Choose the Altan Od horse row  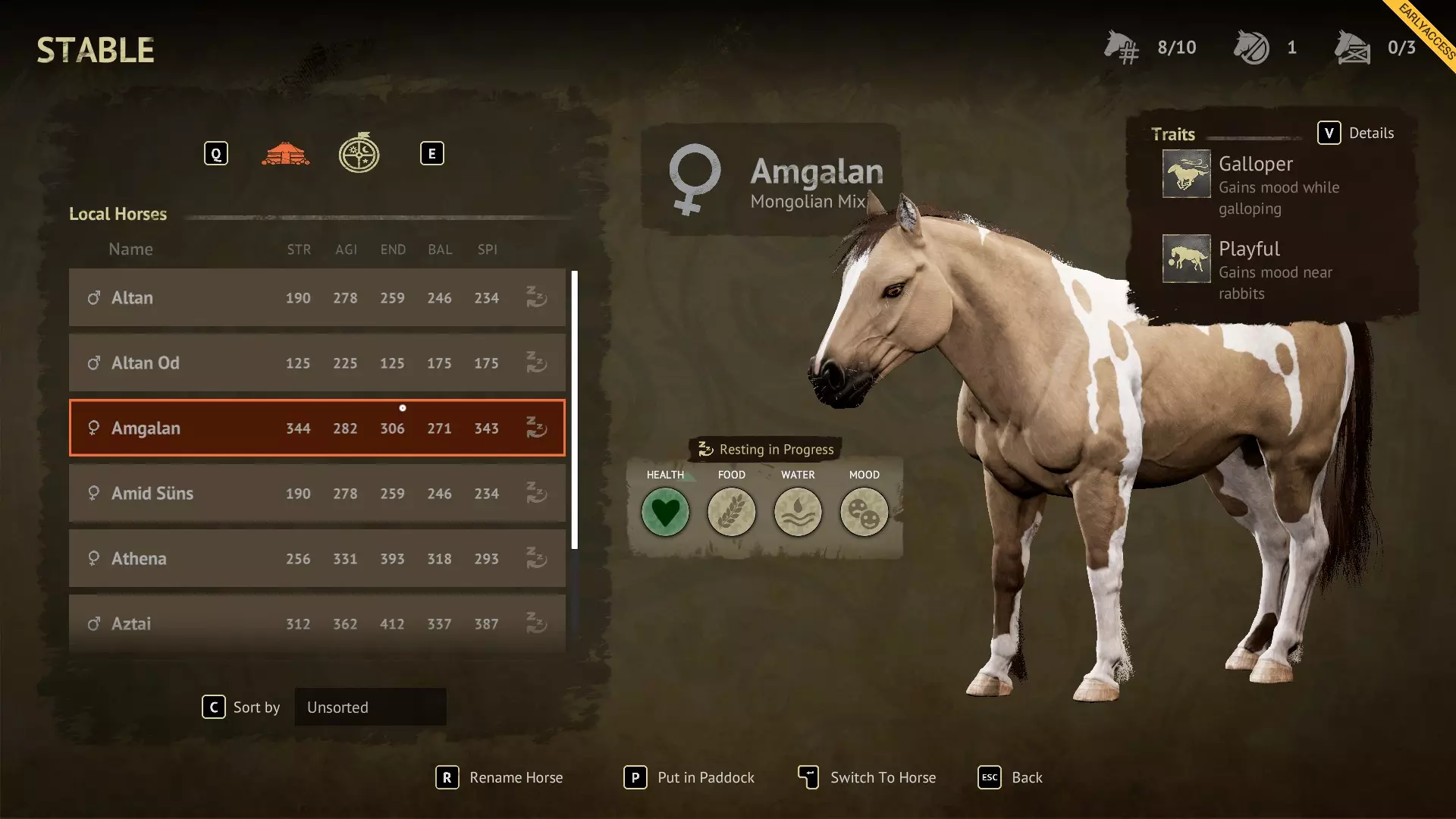317,363
